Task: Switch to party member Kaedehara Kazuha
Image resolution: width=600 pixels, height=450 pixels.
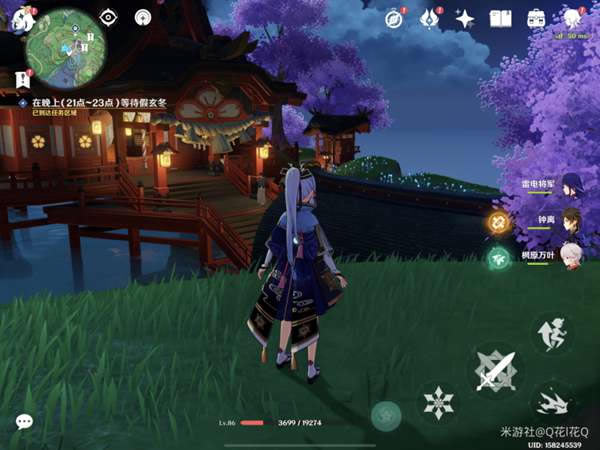Action: [x=570, y=254]
